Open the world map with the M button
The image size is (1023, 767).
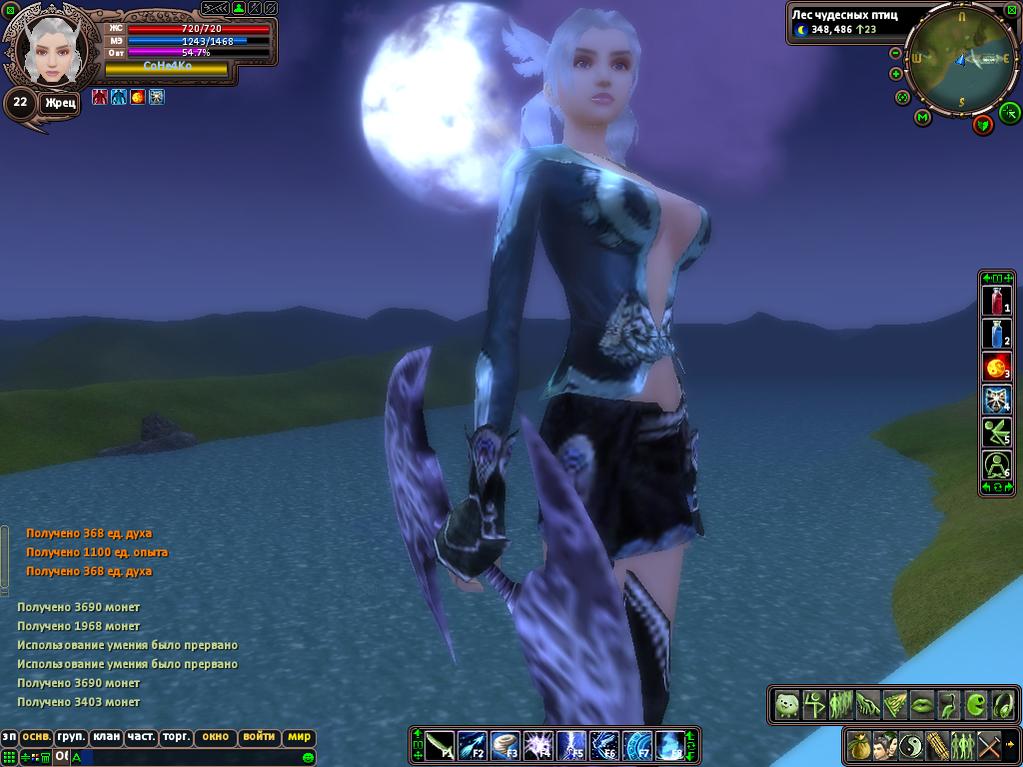click(x=923, y=118)
